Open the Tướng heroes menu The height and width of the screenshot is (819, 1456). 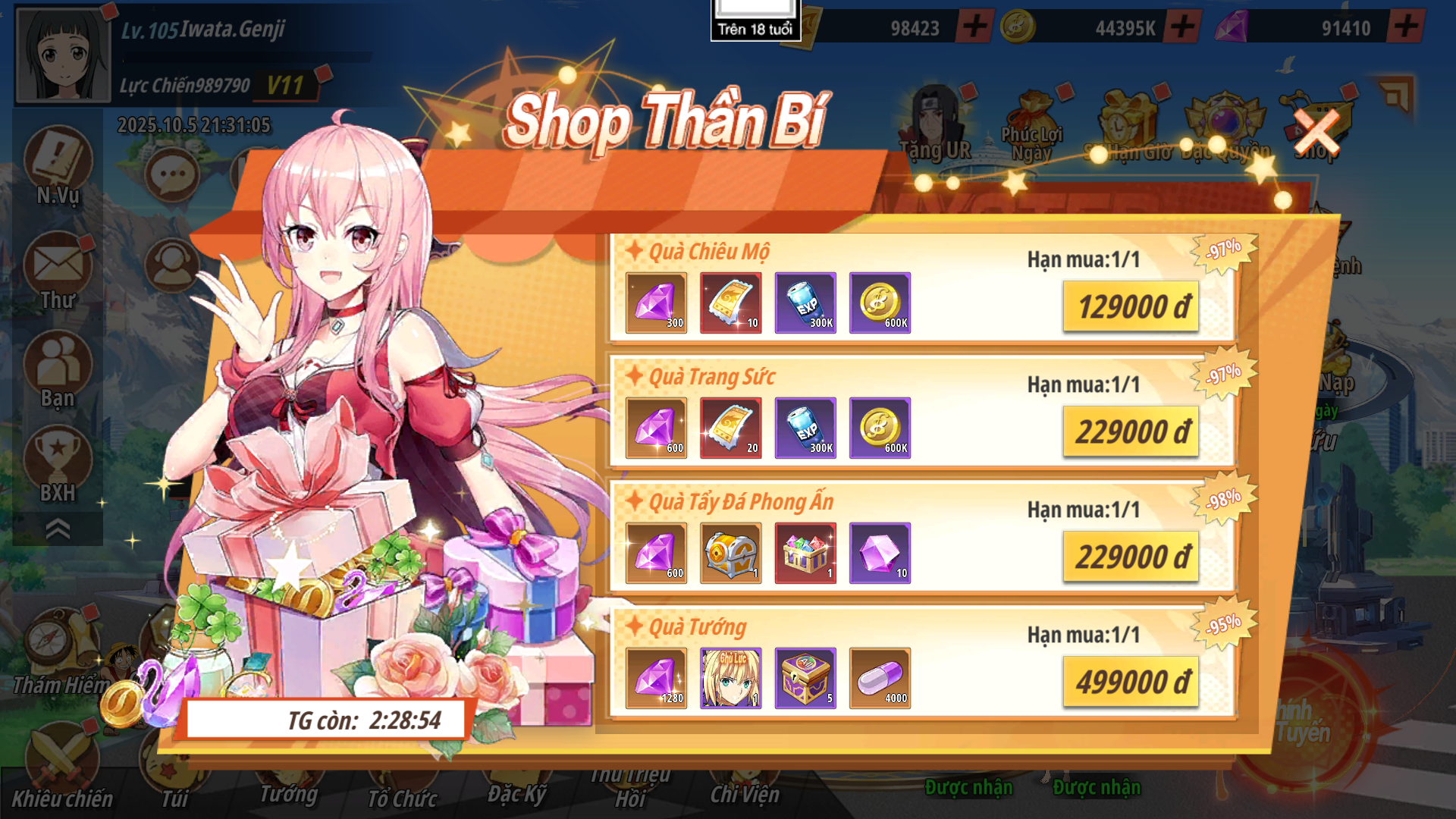tap(288, 789)
